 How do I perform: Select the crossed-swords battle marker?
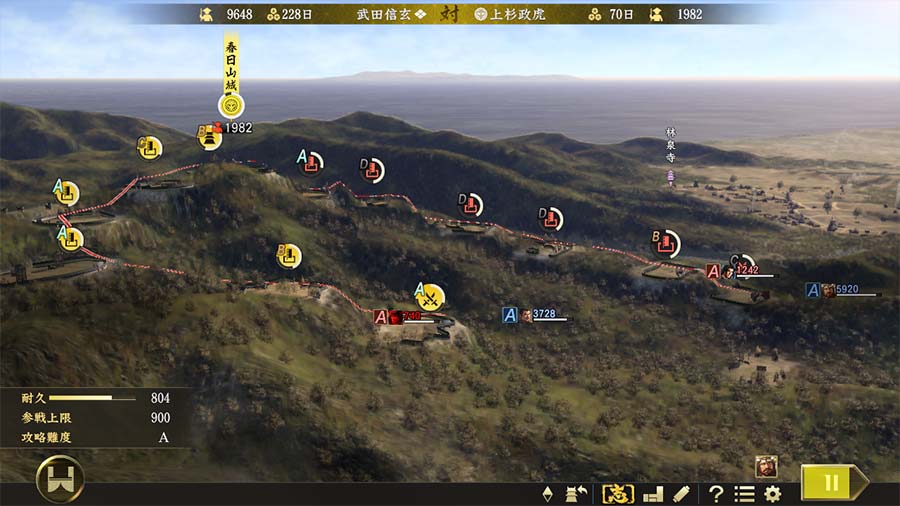(x=430, y=296)
